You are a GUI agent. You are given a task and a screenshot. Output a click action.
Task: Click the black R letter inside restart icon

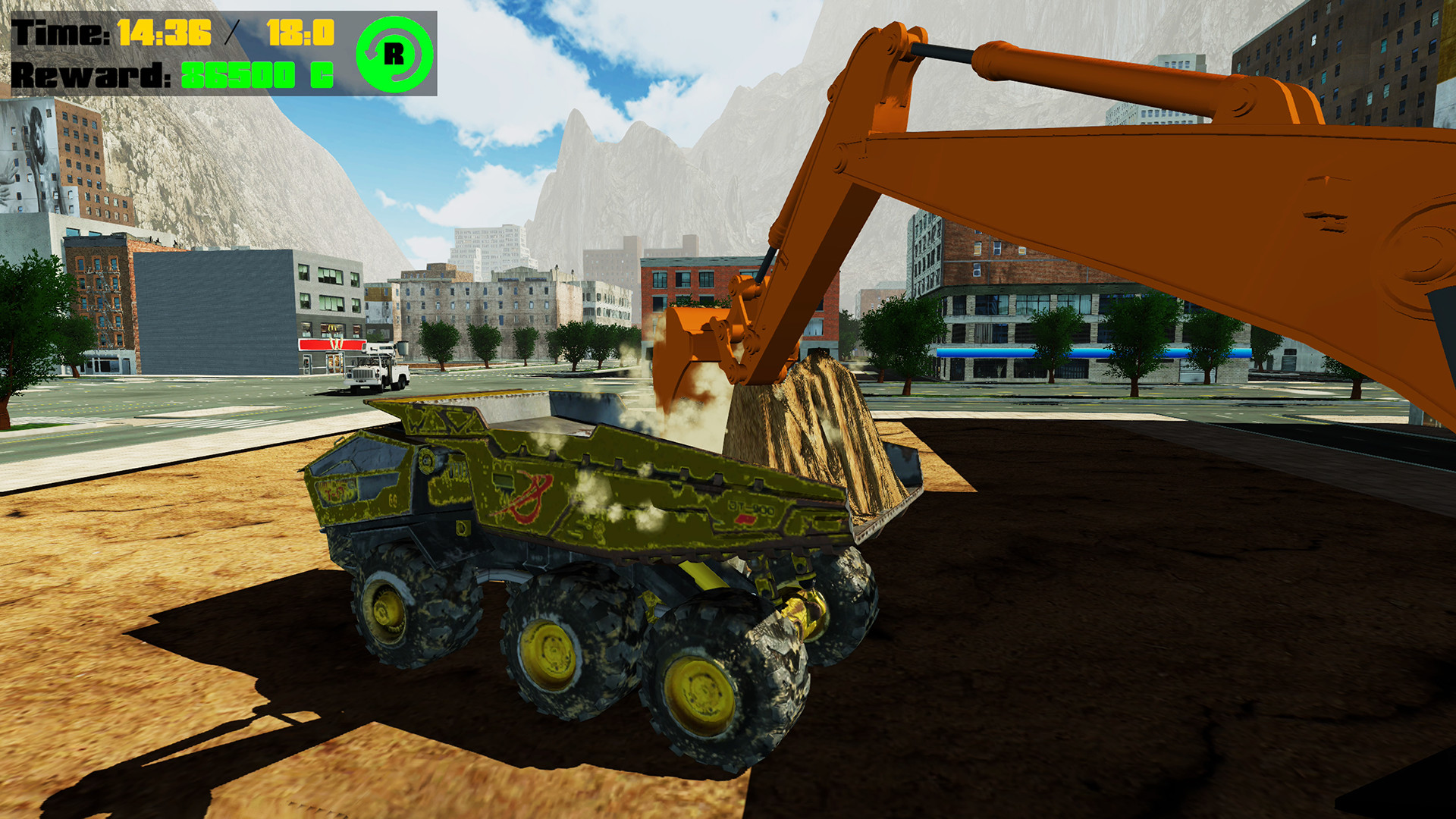click(395, 53)
